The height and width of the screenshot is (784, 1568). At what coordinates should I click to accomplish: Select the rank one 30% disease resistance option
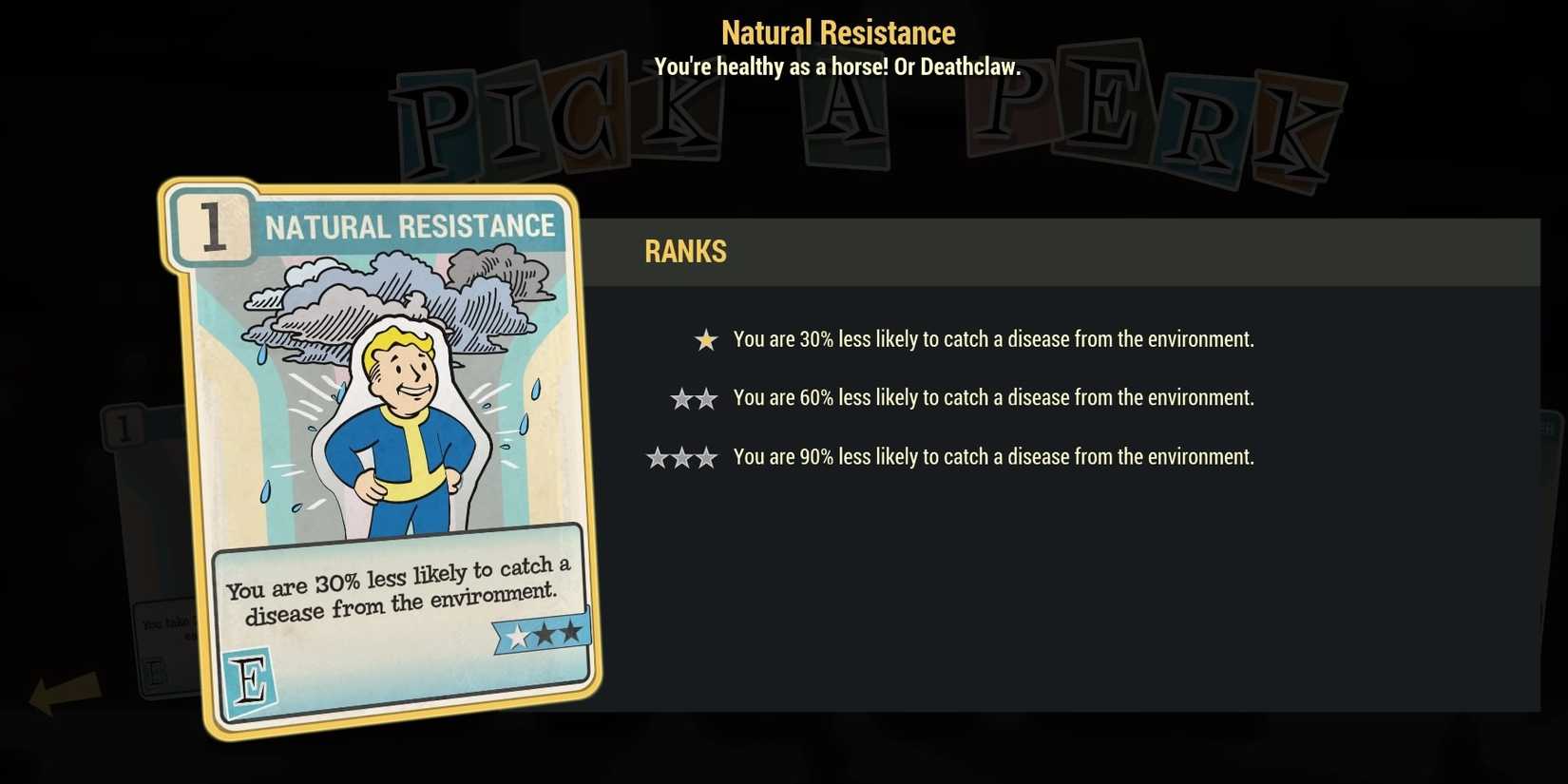click(x=993, y=338)
